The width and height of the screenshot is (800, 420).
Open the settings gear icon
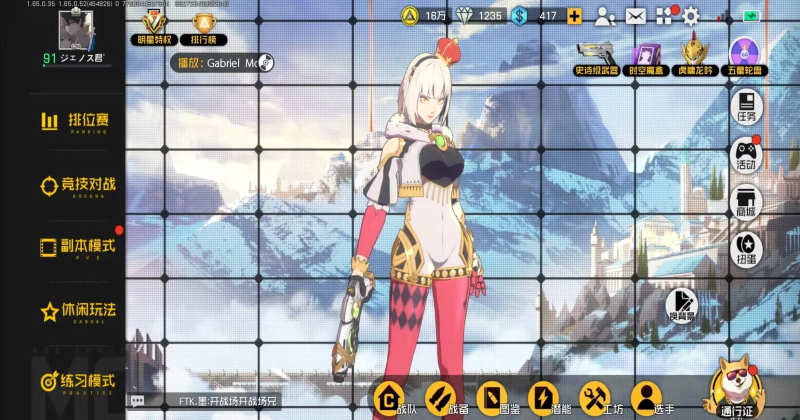coord(690,15)
